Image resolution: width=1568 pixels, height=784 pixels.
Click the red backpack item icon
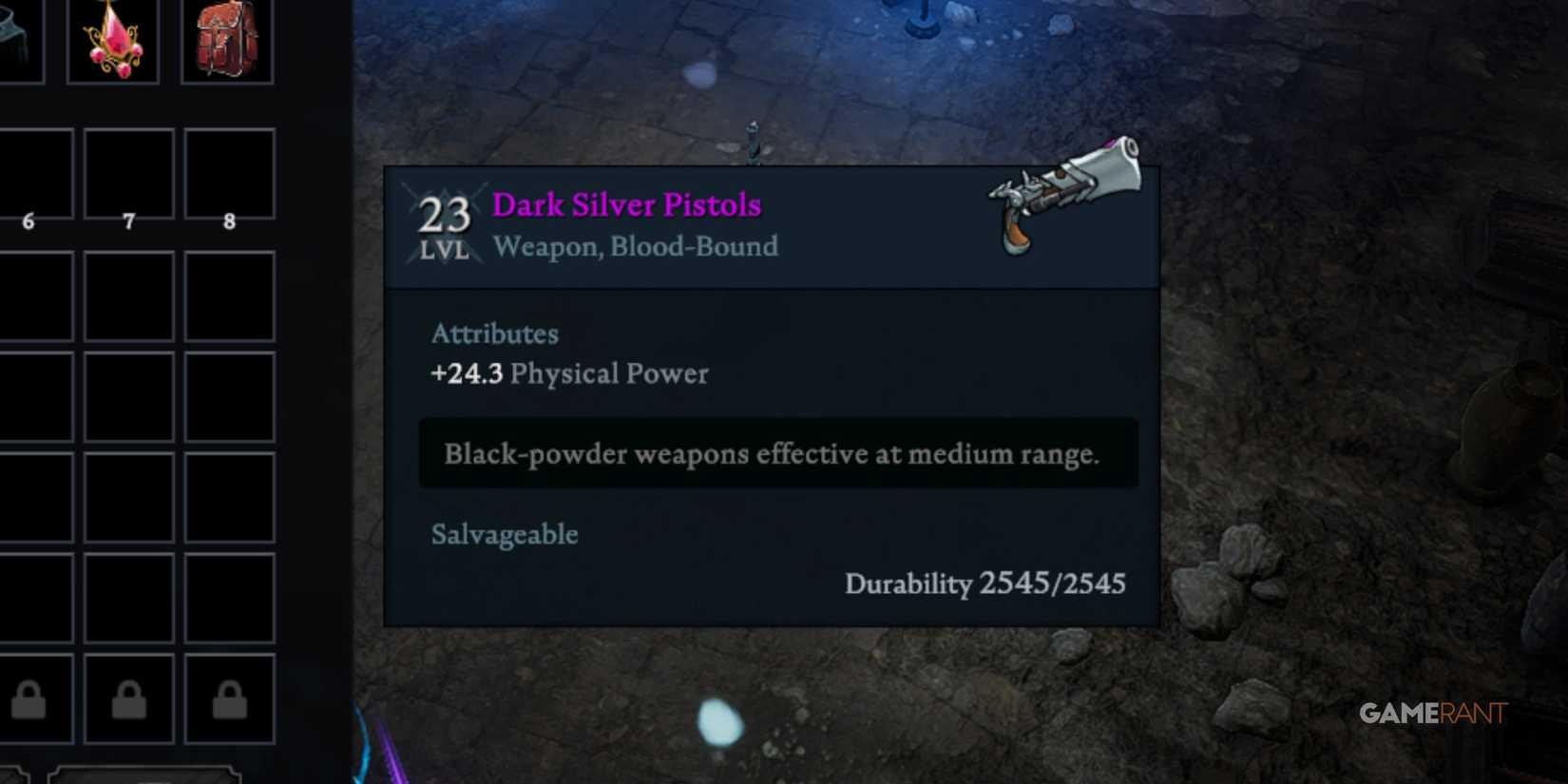pos(226,40)
